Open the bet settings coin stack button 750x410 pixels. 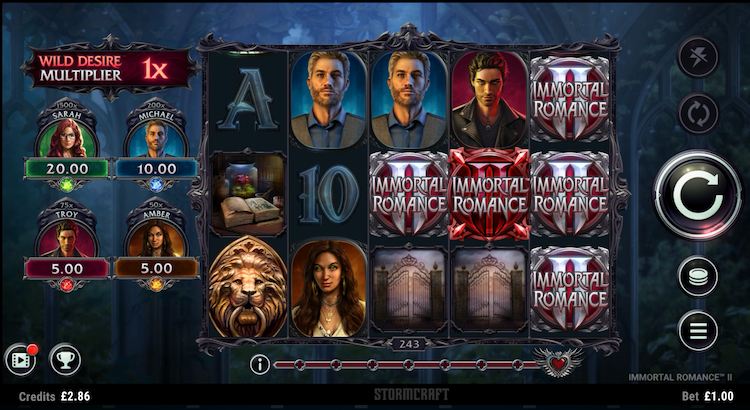[698, 275]
